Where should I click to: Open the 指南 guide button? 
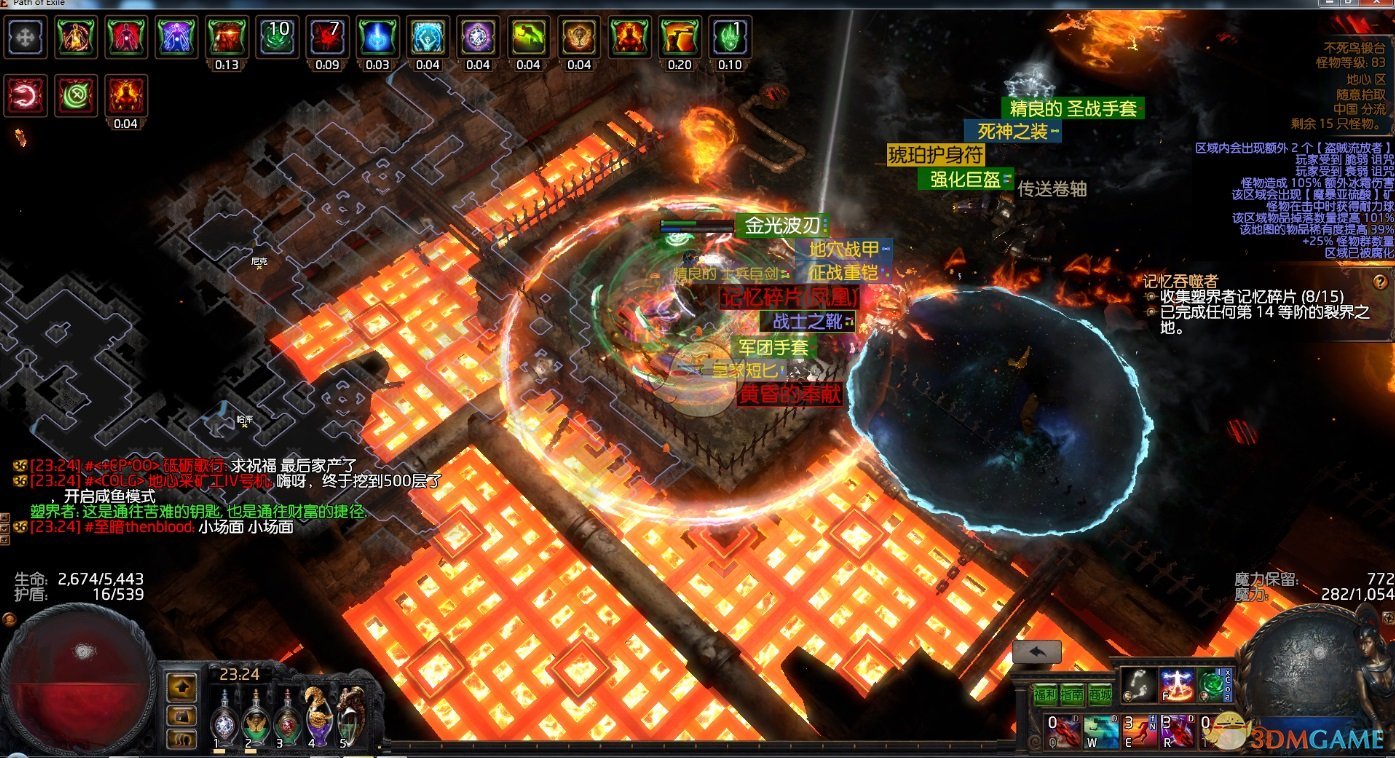1073,694
